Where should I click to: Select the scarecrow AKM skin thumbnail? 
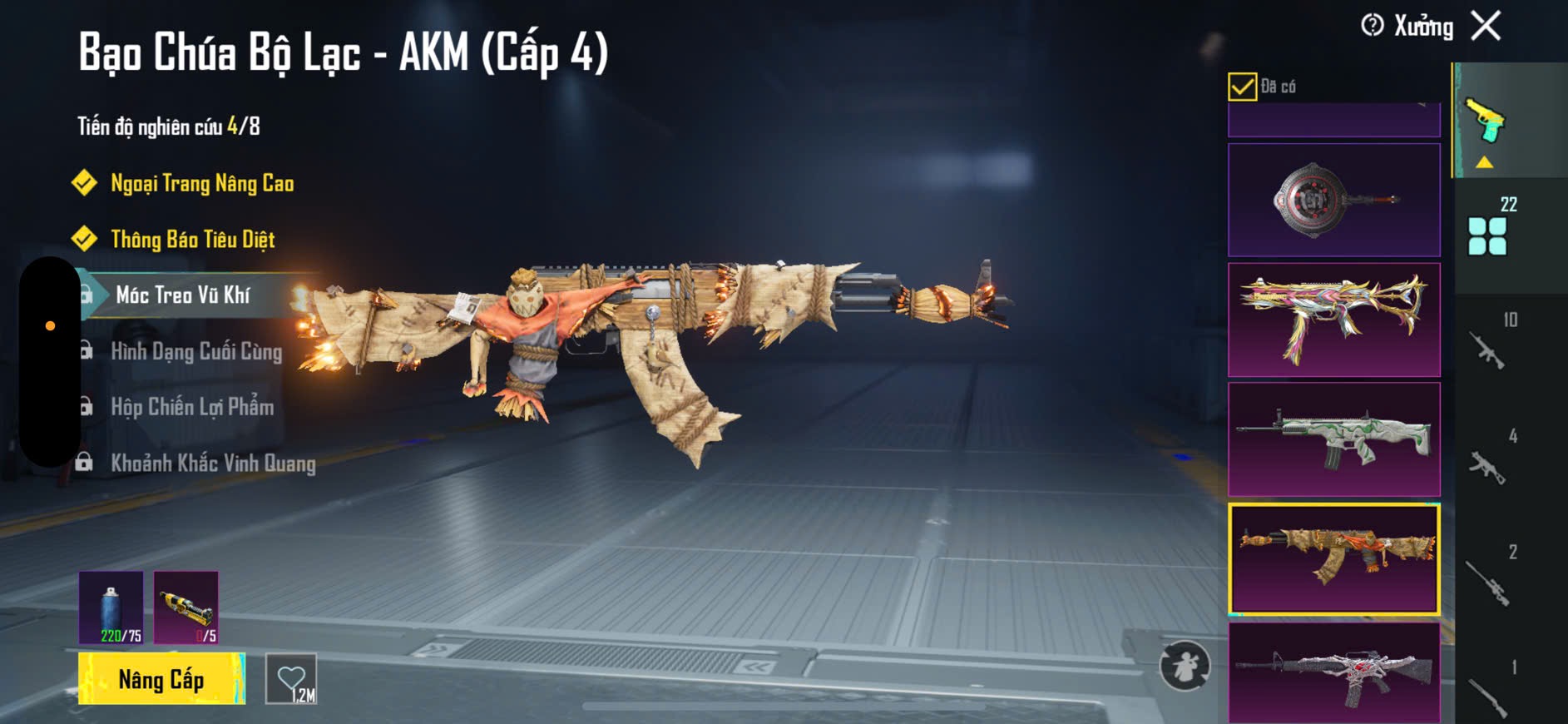1333,558
